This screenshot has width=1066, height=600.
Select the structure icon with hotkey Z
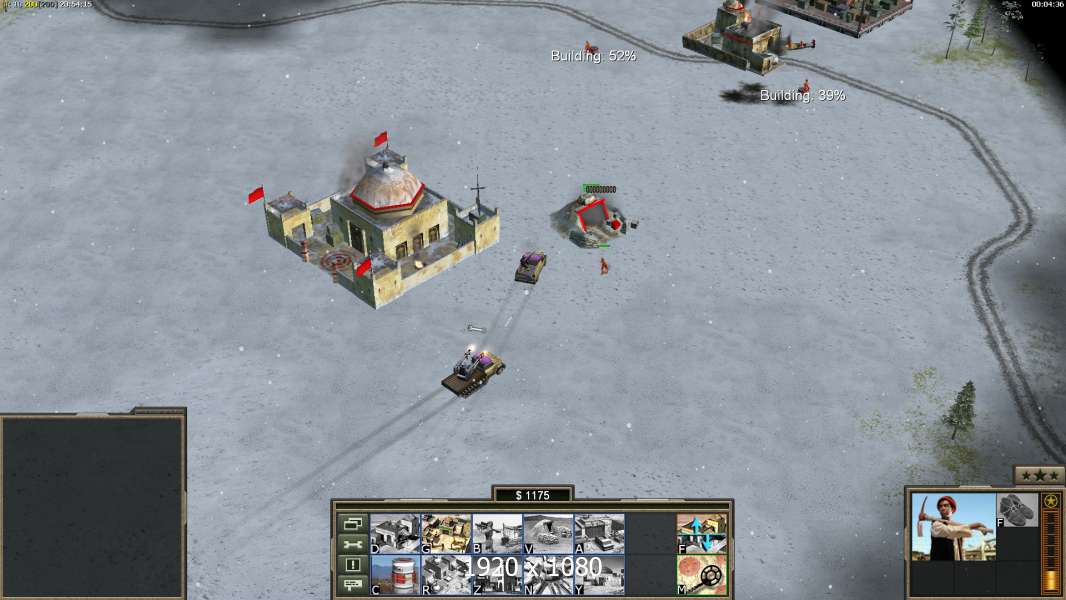click(497, 574)
